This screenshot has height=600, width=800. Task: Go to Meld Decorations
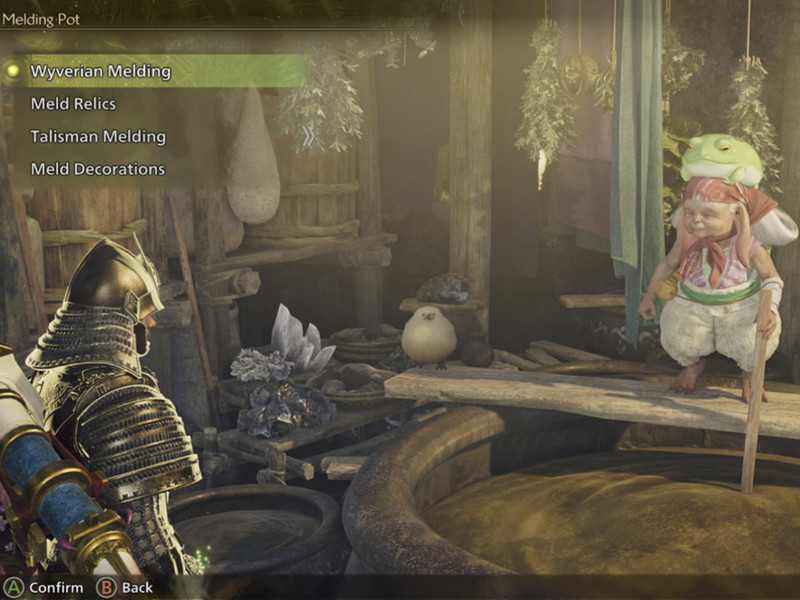coord(97,169)
